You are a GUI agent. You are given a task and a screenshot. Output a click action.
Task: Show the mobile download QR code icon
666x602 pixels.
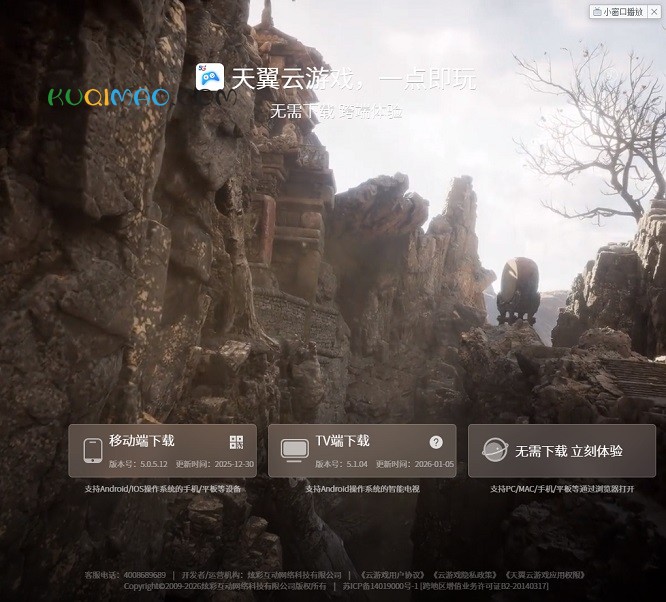tap(236, 442)
